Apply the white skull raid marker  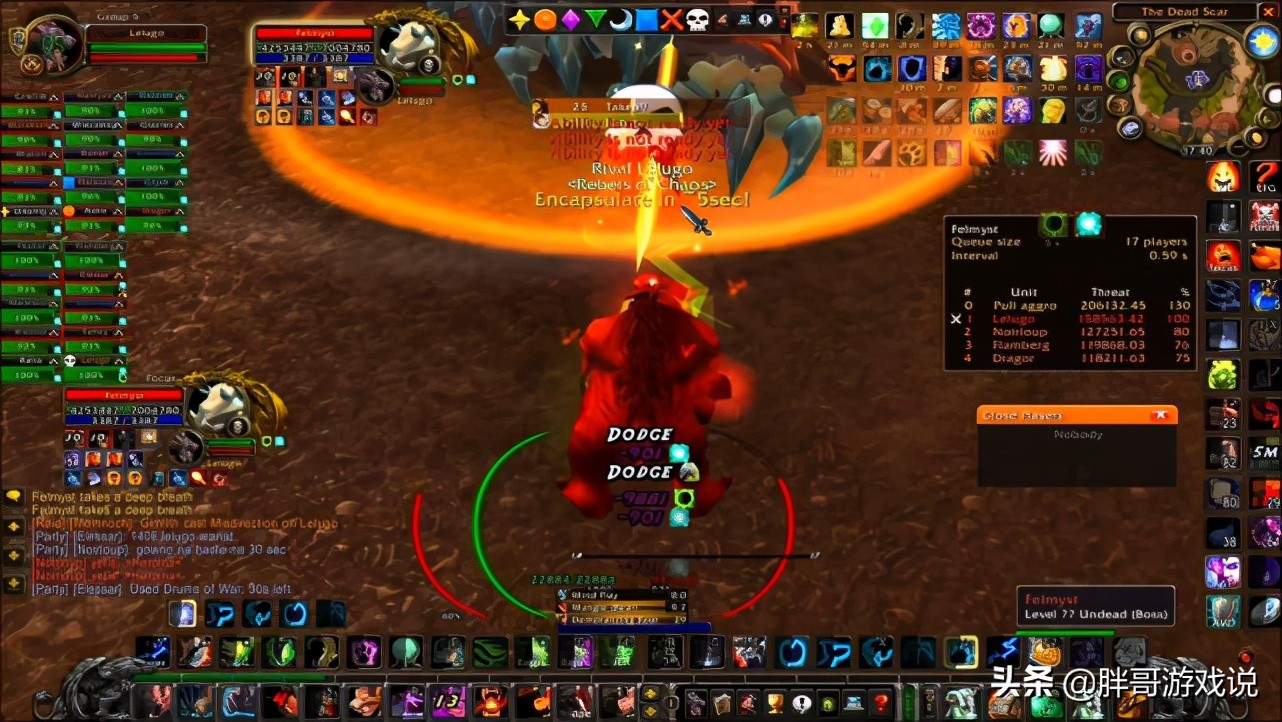697,19
